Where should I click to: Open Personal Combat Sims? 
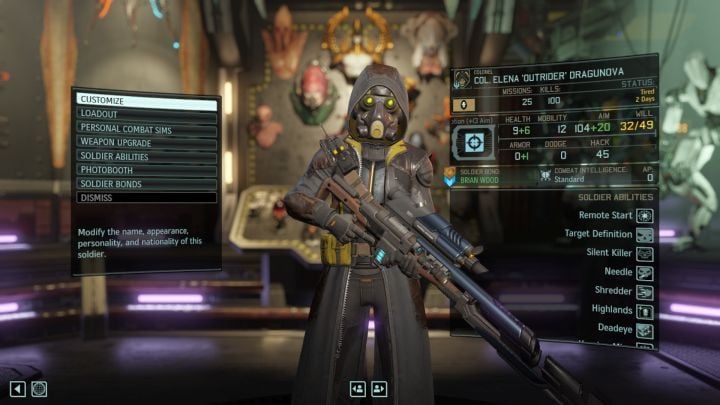tap(145, 129)
